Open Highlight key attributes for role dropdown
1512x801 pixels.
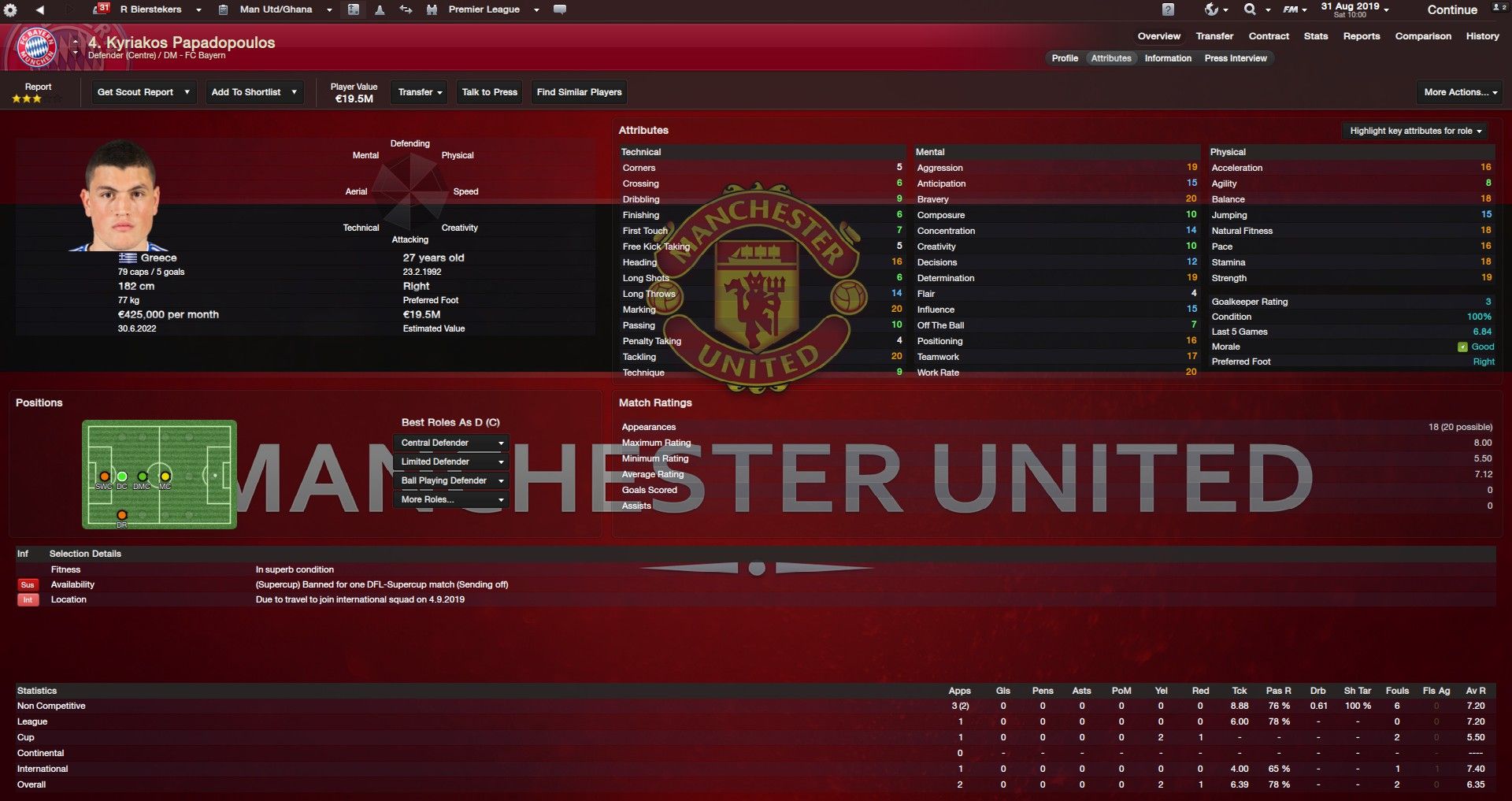[x=1415, y=131]
